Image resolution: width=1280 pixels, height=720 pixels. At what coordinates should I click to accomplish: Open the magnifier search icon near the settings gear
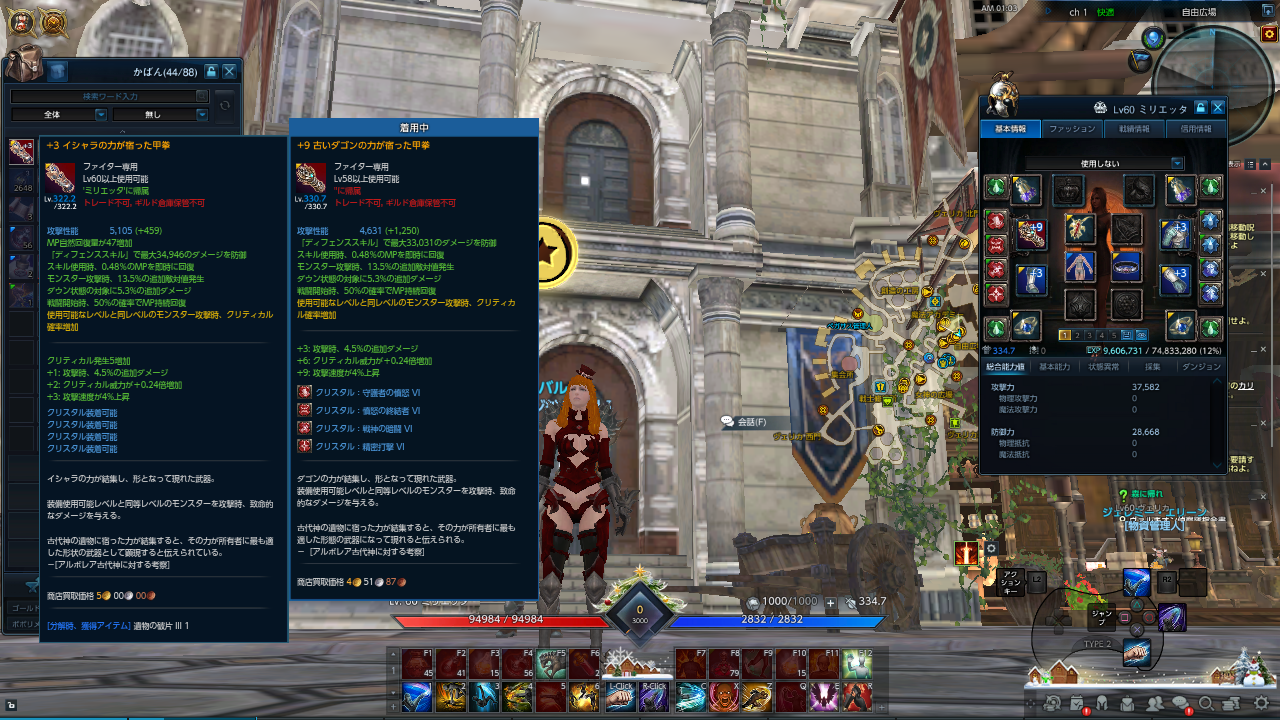click(x=1206, y=703)
